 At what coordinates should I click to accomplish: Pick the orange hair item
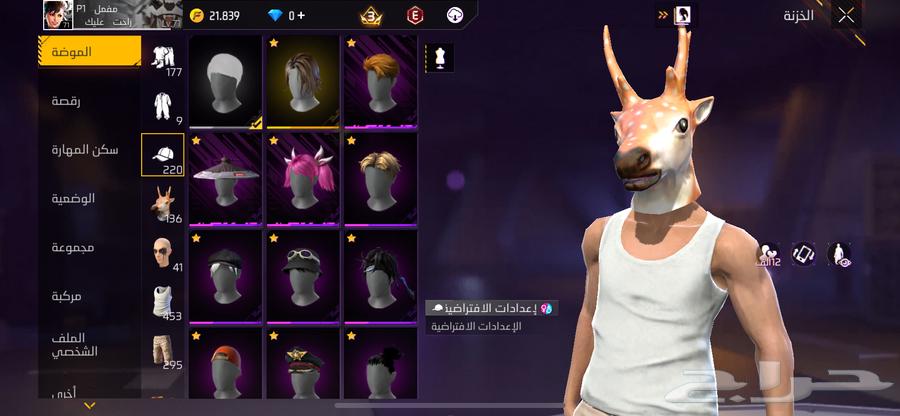[x=381, y=83]
